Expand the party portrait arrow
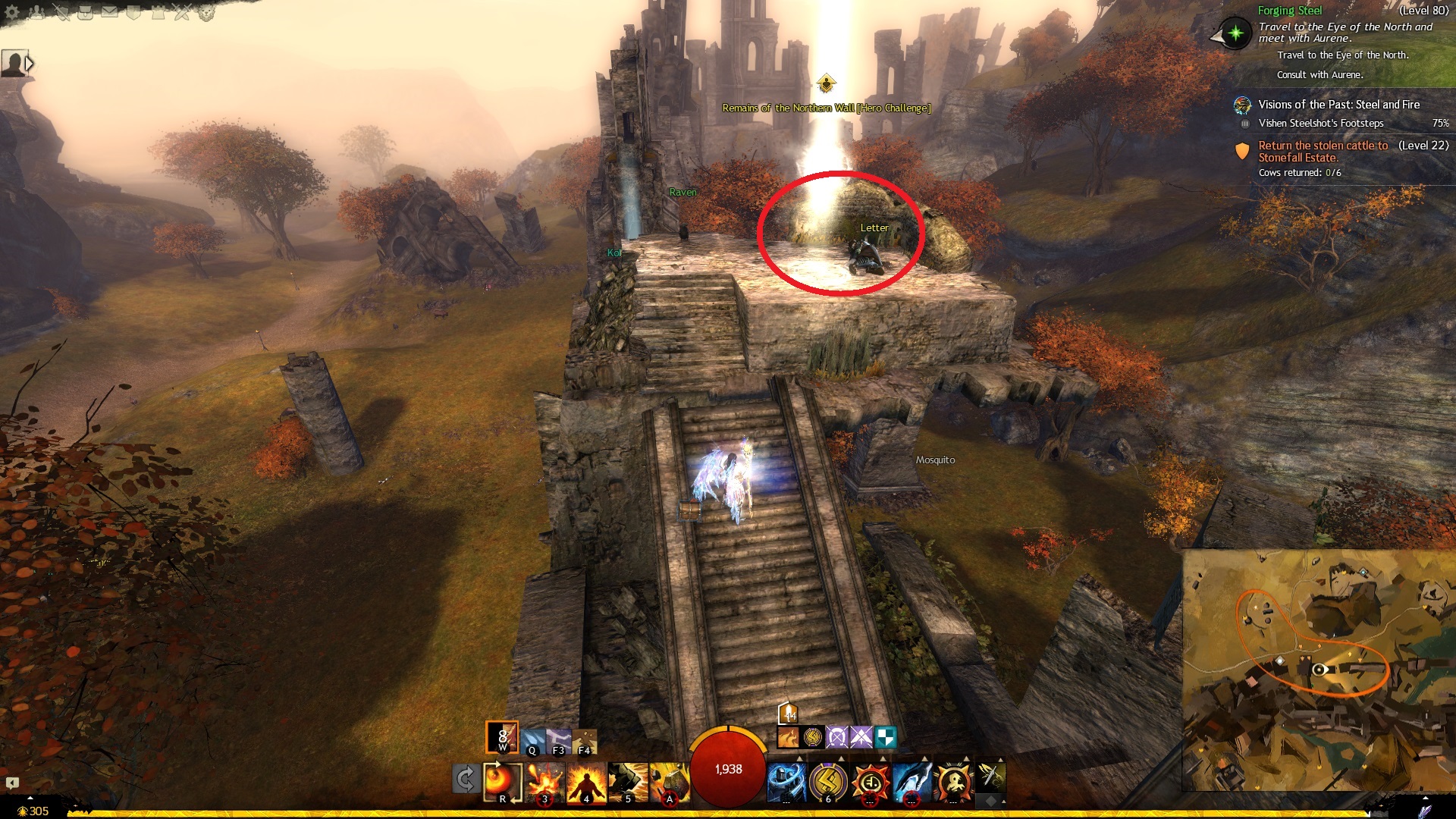 [30, 64]
